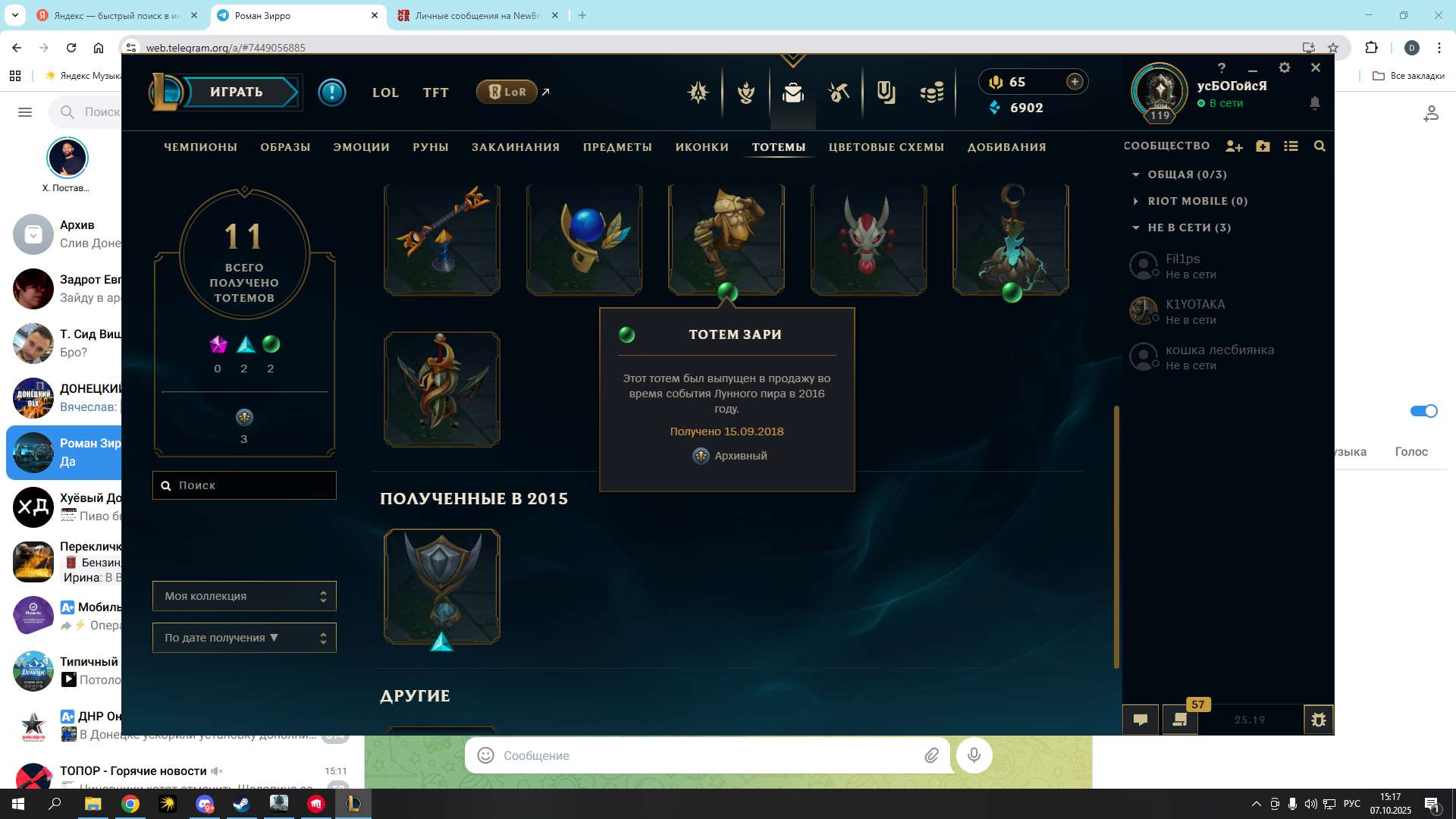
Task: Click the League client icon on taskbar
Action: (353, 805)
